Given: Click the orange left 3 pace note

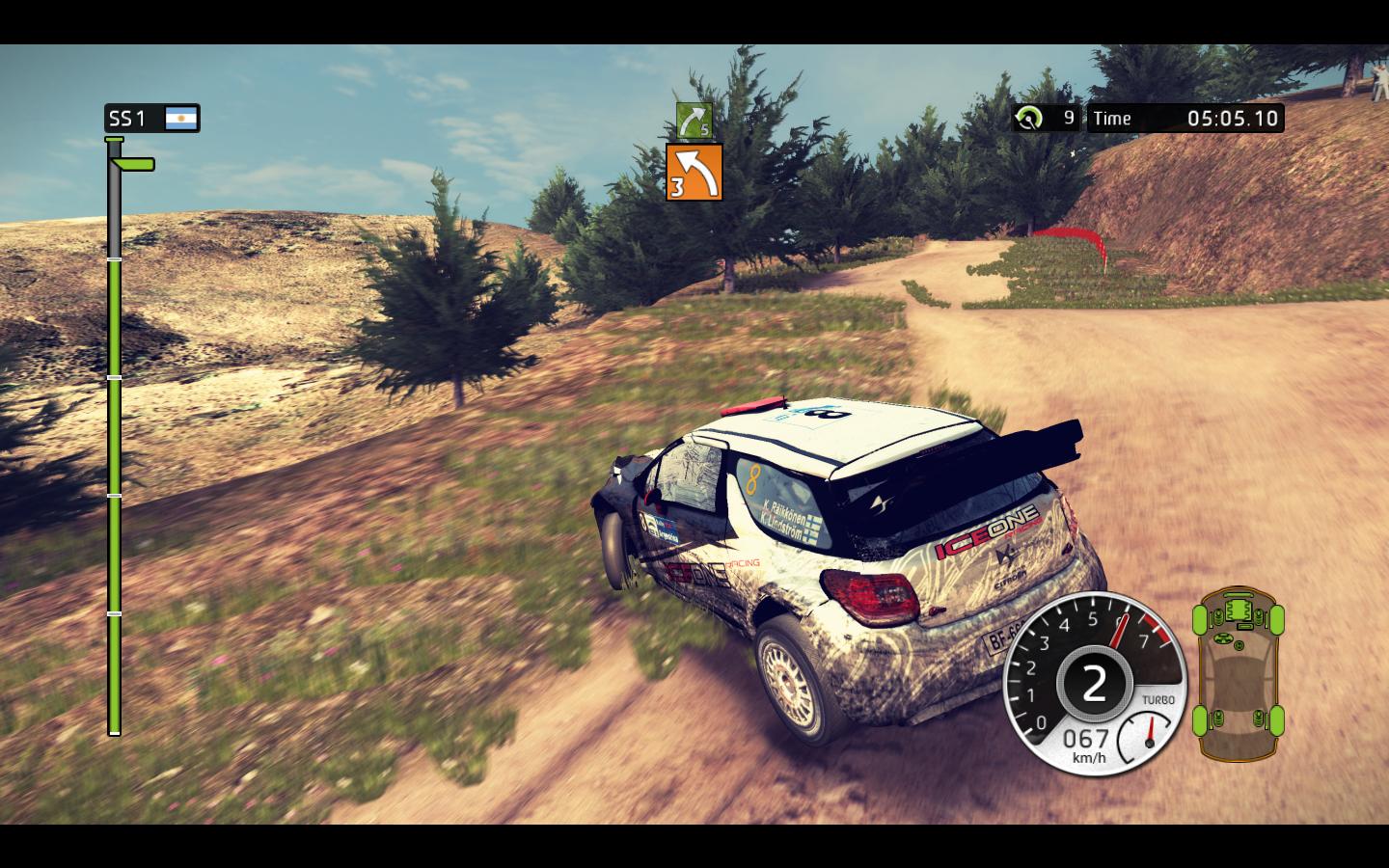Looking at the screenshot, I should (x=694, y=173).
